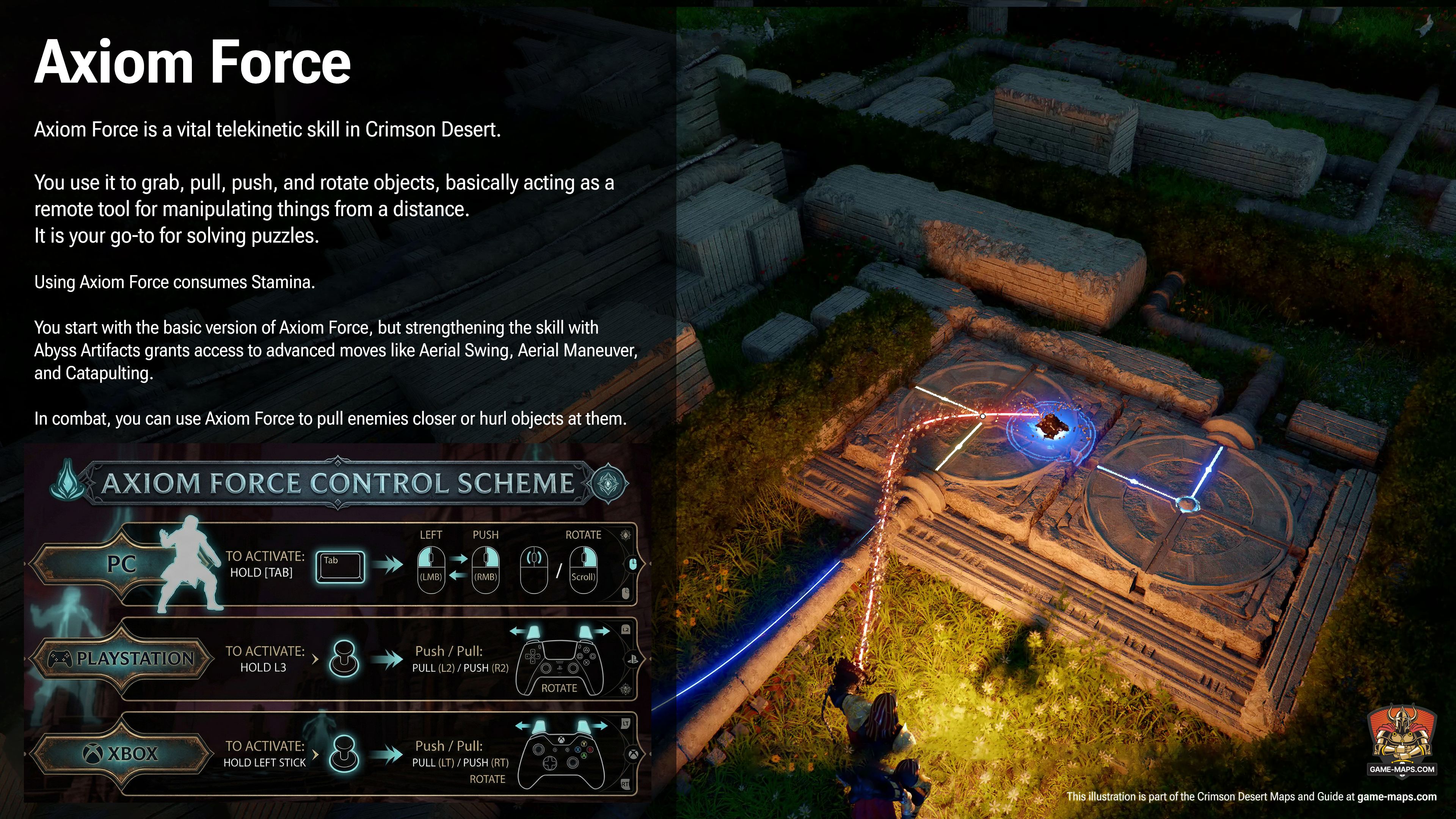
Task: Switch to the Xbox control scheme plaque
Action: point(121,753)
